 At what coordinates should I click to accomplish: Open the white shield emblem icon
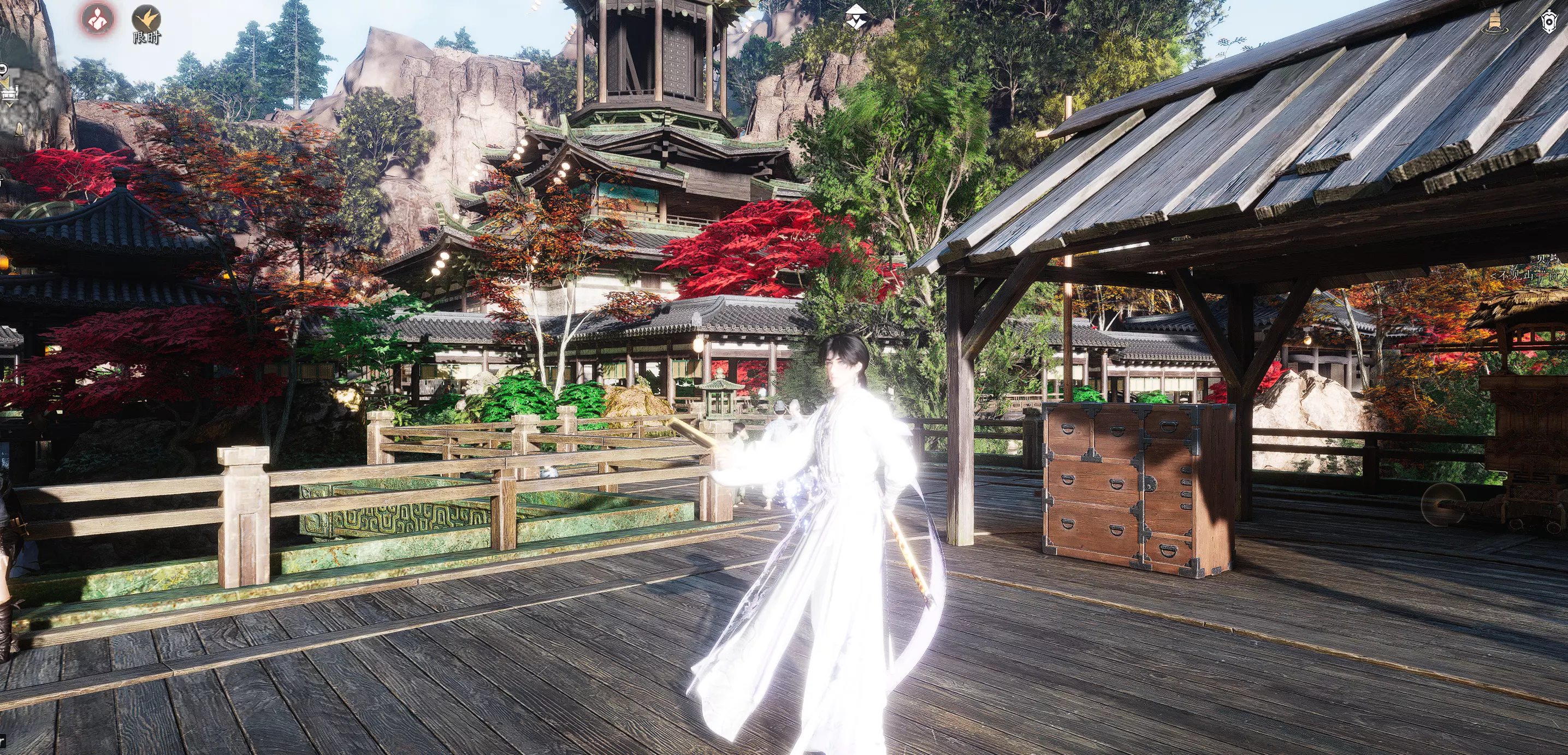click(1549, 22)
